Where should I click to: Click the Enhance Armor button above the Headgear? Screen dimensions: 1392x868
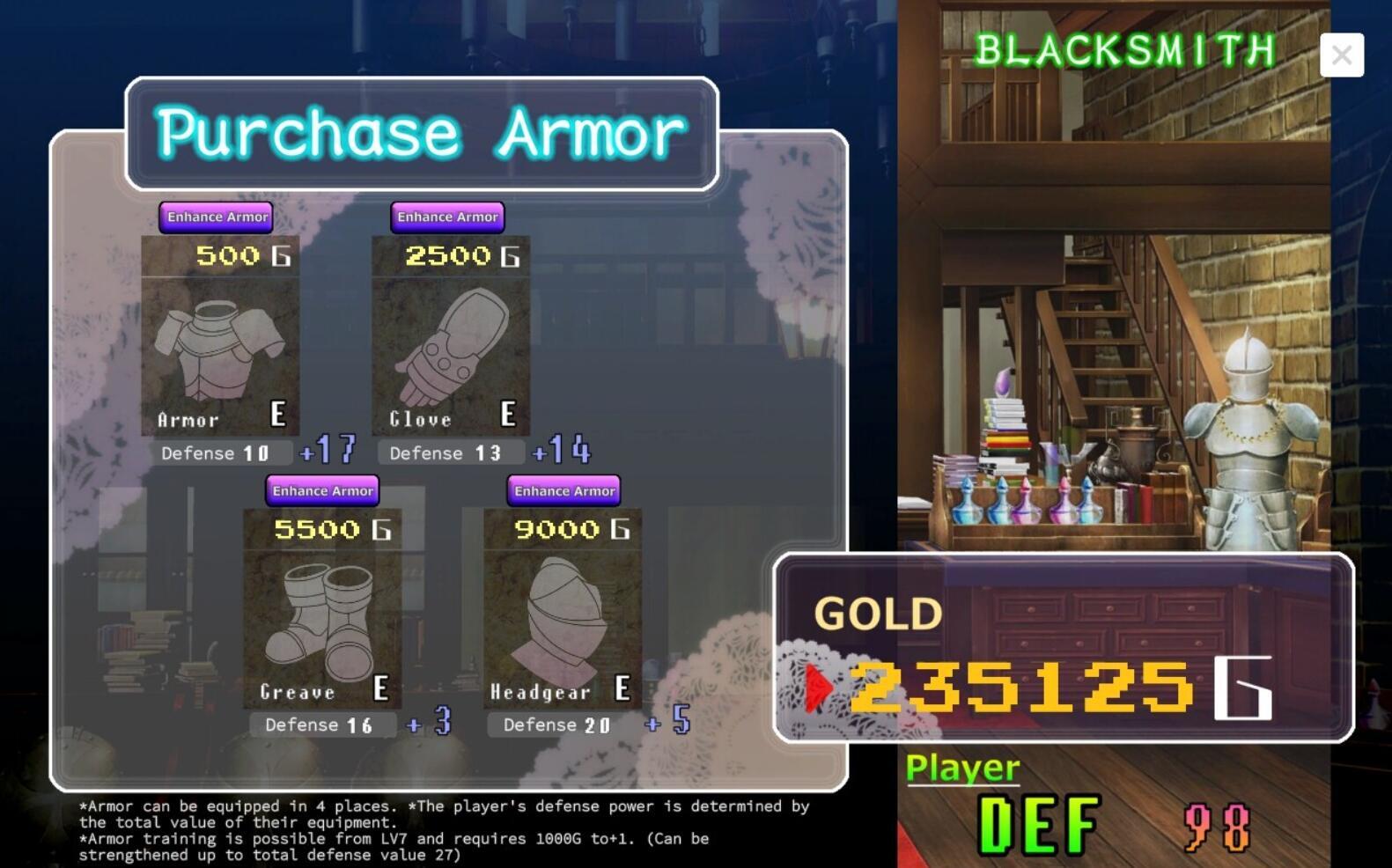click(563, 491)
